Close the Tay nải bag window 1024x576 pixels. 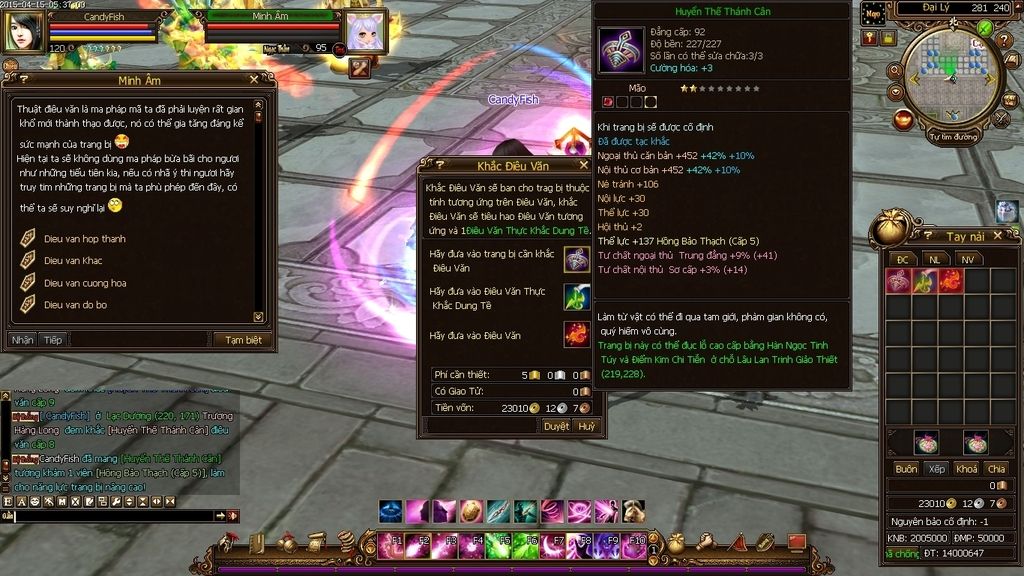(1013, 236)
